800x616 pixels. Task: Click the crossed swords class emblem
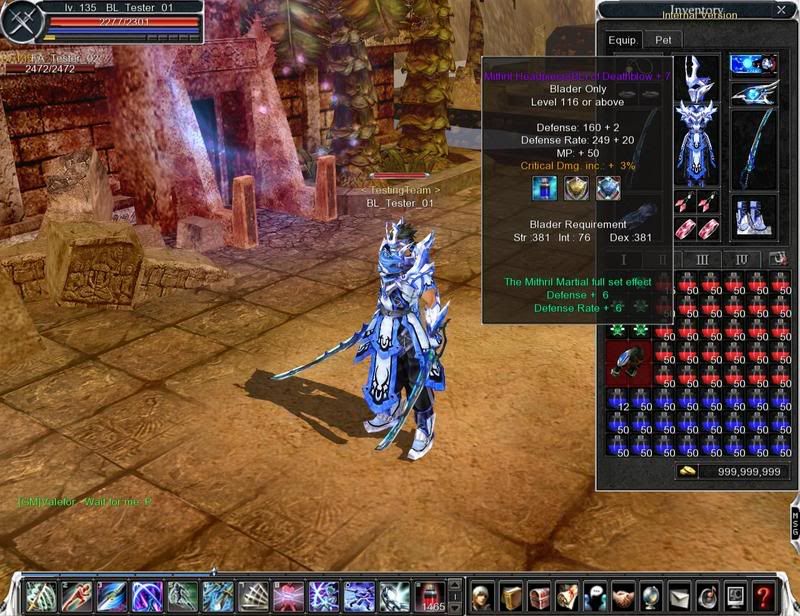[19, 23]
